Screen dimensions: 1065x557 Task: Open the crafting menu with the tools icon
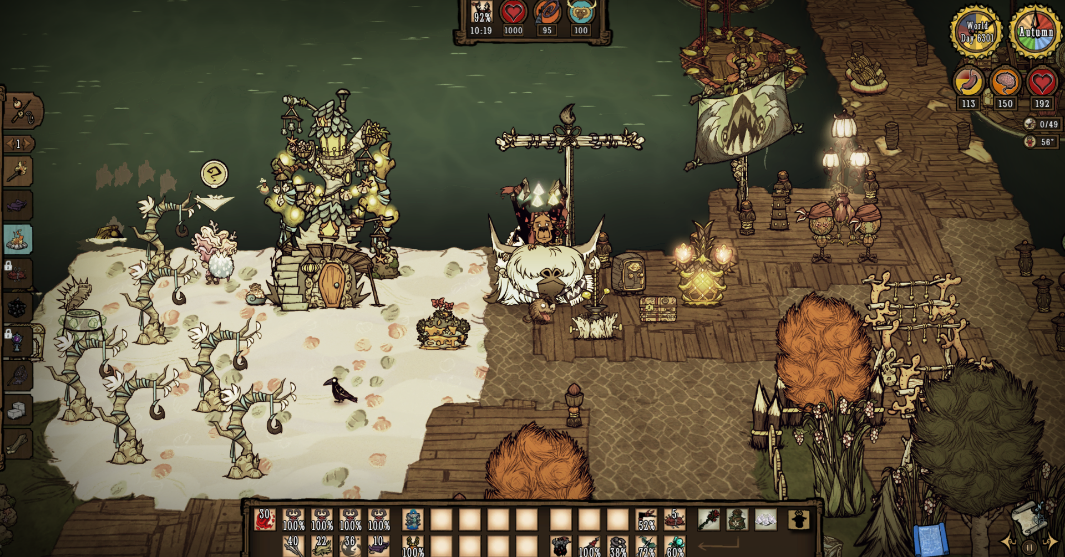pos(20,109)
